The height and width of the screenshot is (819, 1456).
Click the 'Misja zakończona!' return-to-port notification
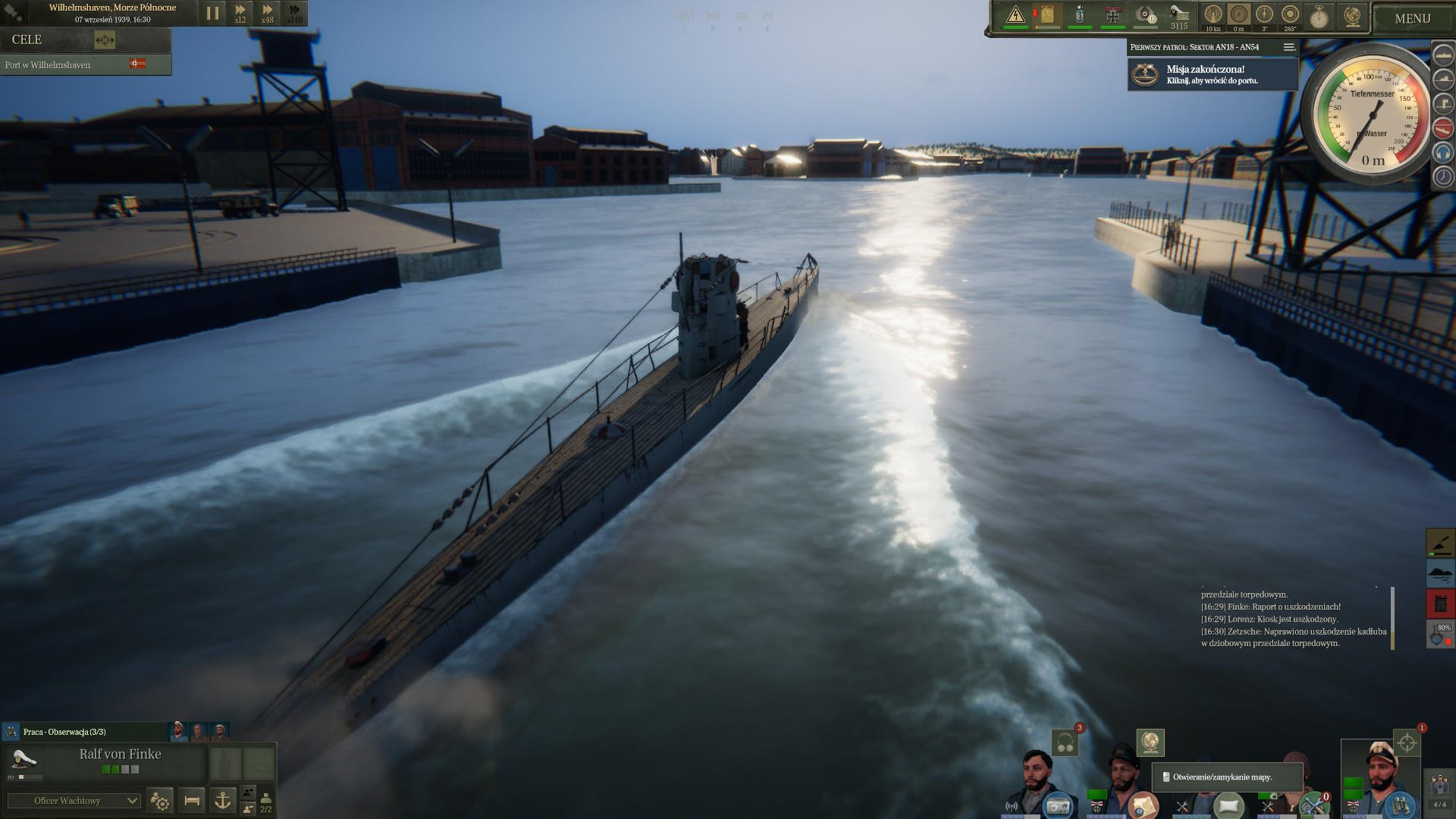tap(1212, 74)
